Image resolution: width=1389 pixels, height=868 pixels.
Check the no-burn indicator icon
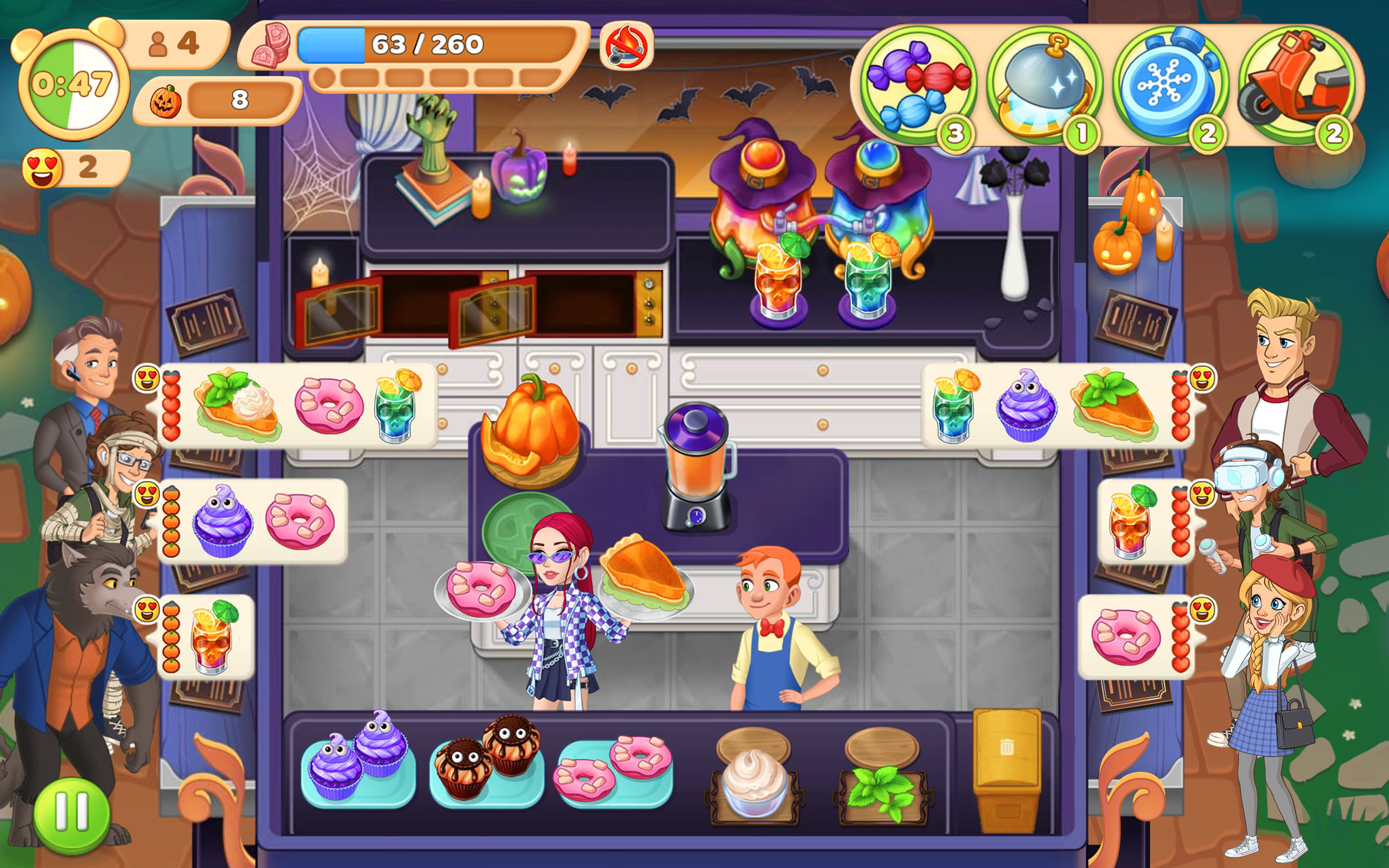point(626,49)
